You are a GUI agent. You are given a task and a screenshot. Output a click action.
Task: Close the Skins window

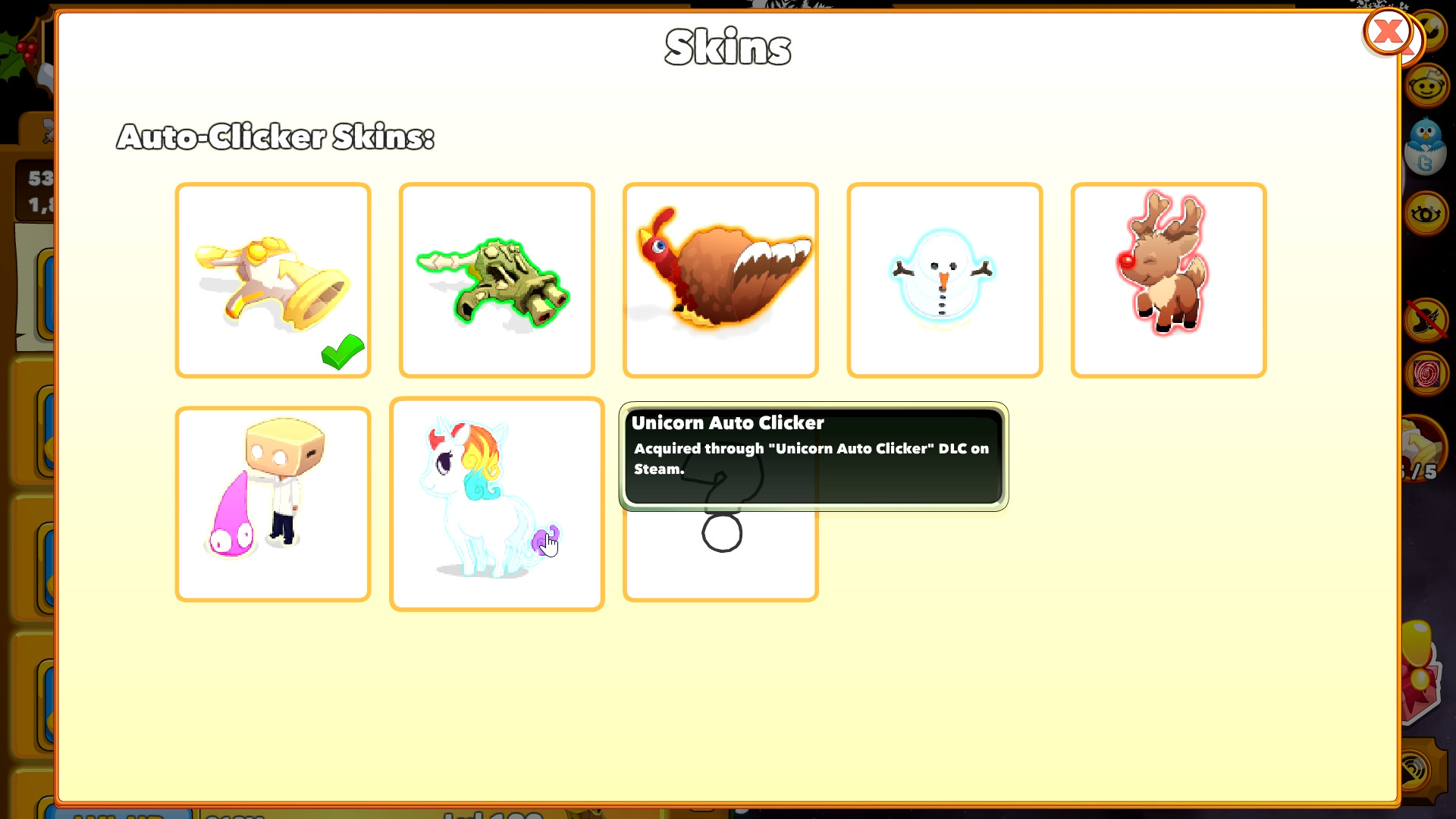(1389, 32)
